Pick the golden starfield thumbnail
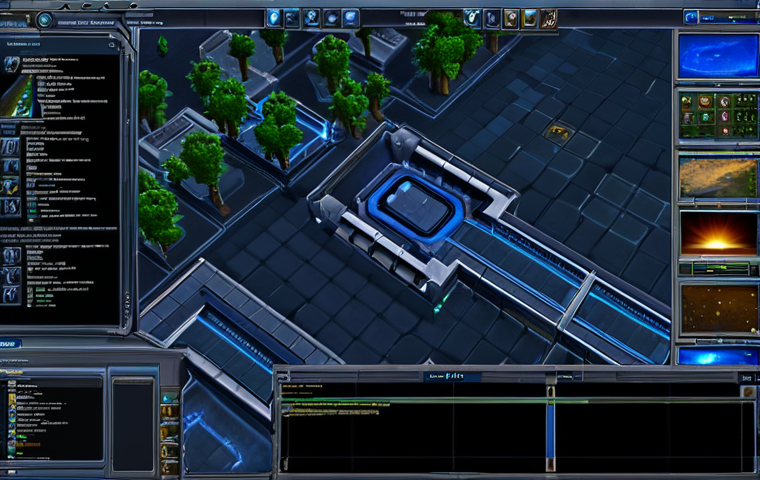Image resolution: width=760 pixels, height=480 pixels. point(718,306)
